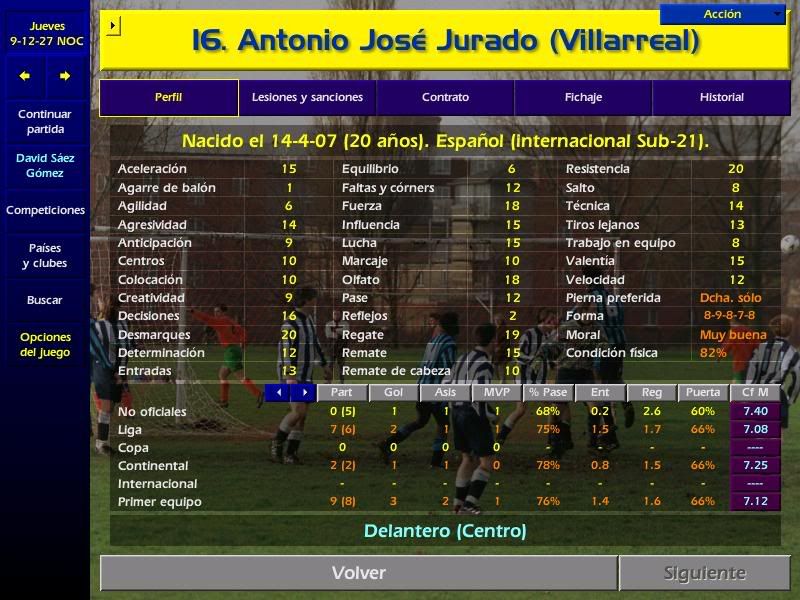Click the Volver button
The width and height of the screenshot is (800, 600).
(x=358, y=573)
